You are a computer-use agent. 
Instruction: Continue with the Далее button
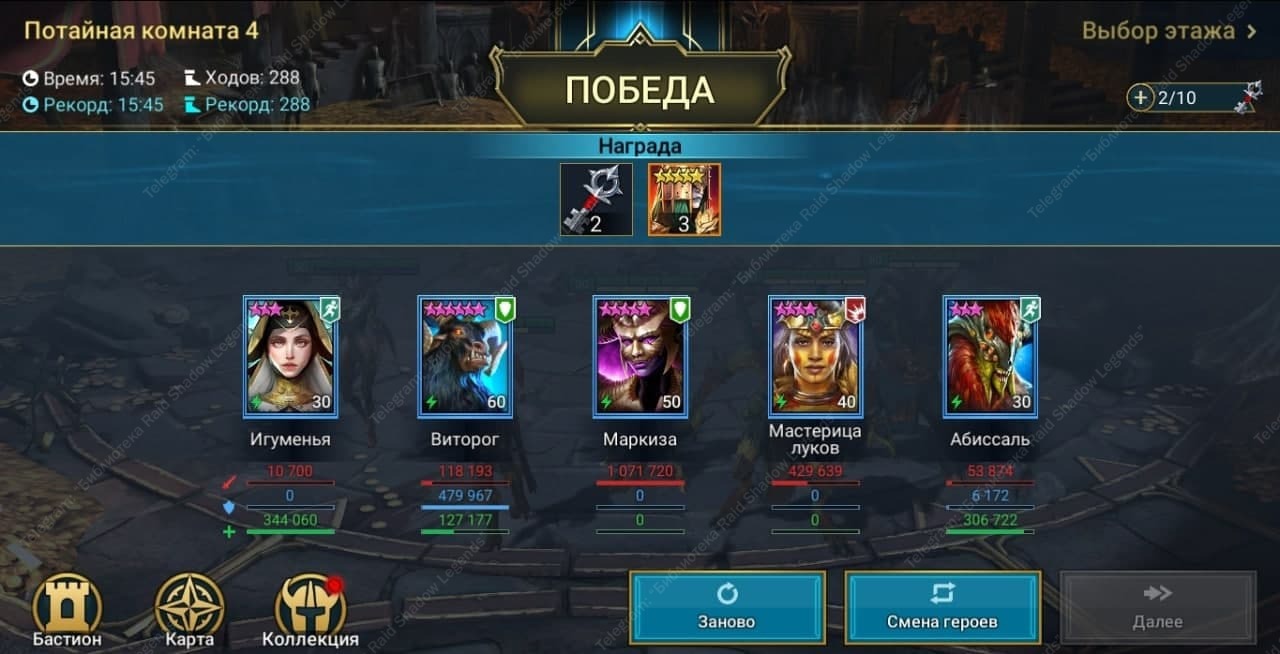point(1157,607)
